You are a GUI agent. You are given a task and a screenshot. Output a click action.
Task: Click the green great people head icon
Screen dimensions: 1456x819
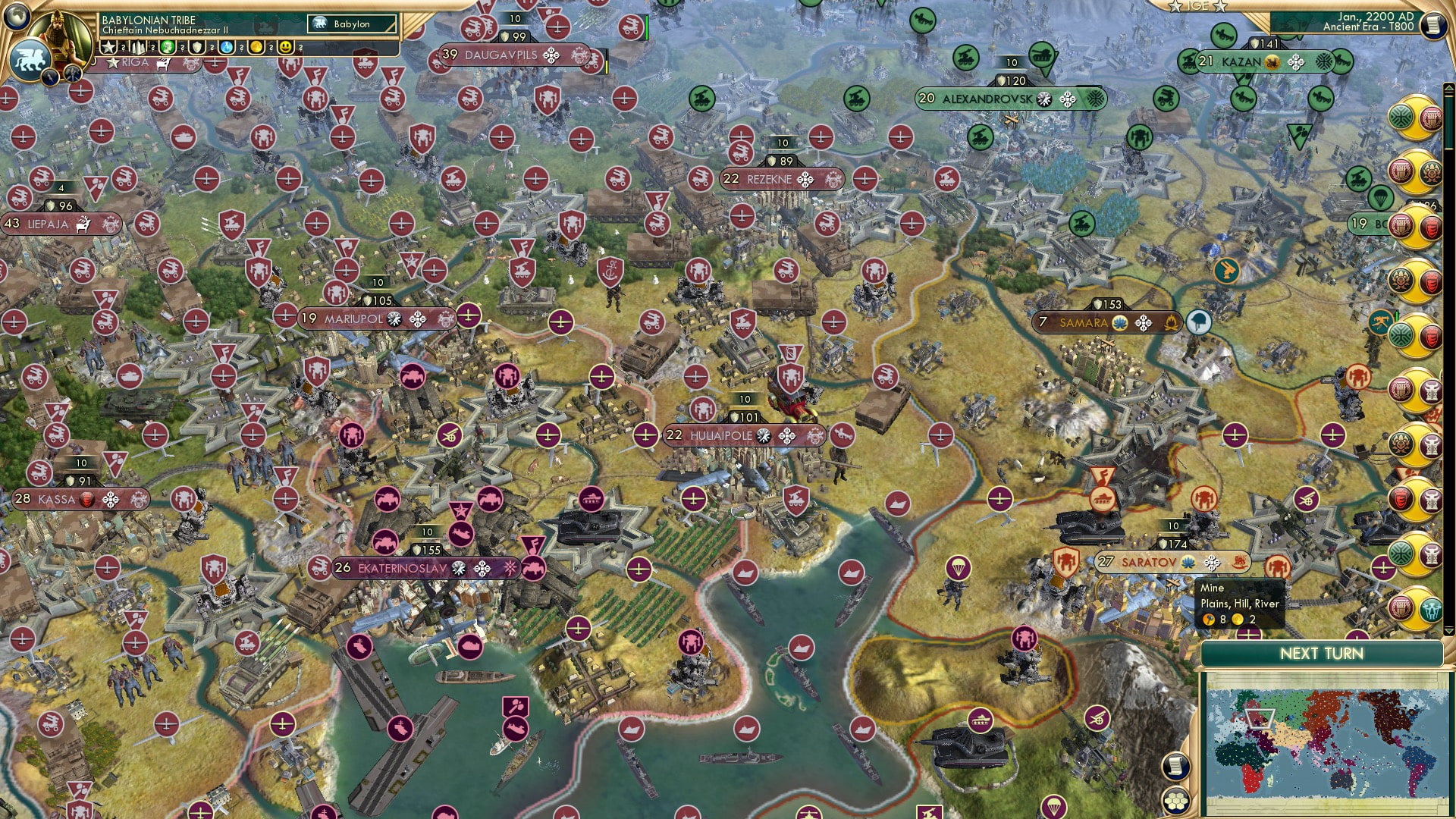166,46
